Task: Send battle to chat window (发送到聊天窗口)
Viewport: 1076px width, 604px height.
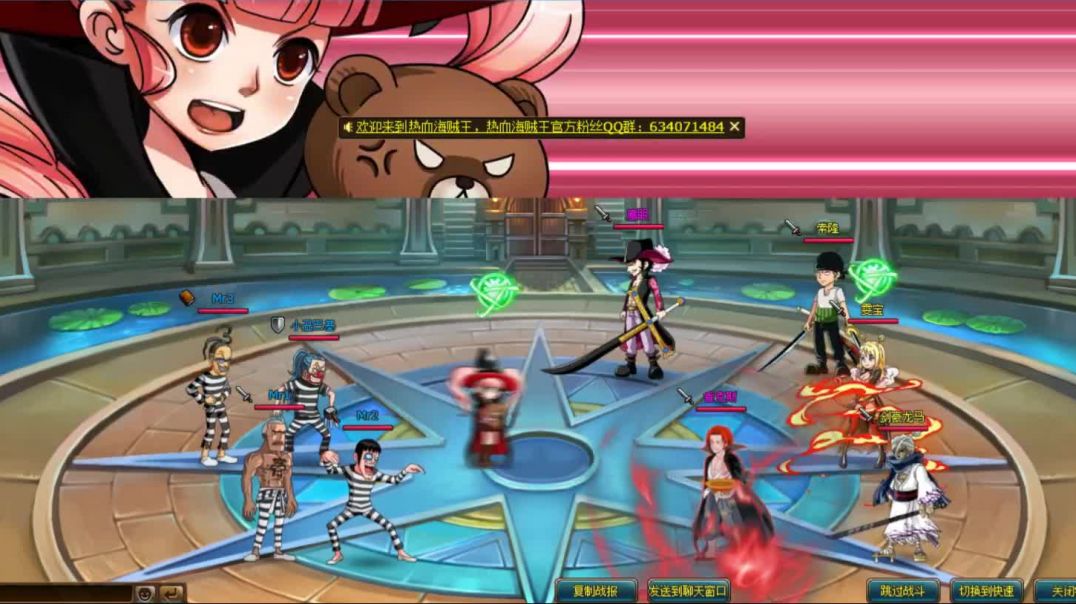Action: pyautogui.click(x=689, y=591)
